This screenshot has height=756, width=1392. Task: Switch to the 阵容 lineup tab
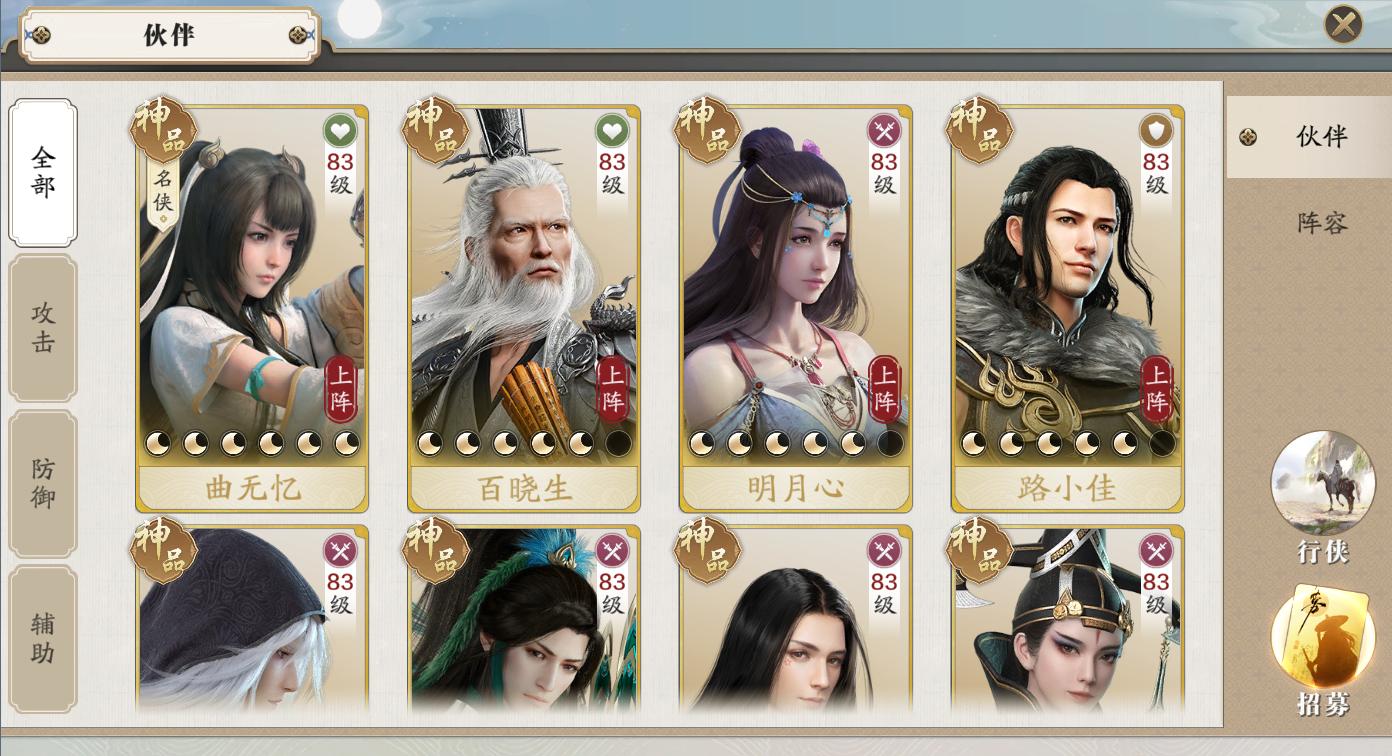tap(1321, 223)
